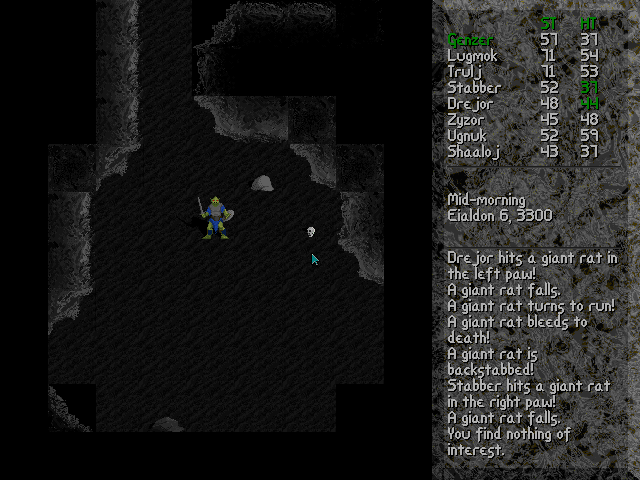Choose Zyzor from the party list

click(467, 120)
